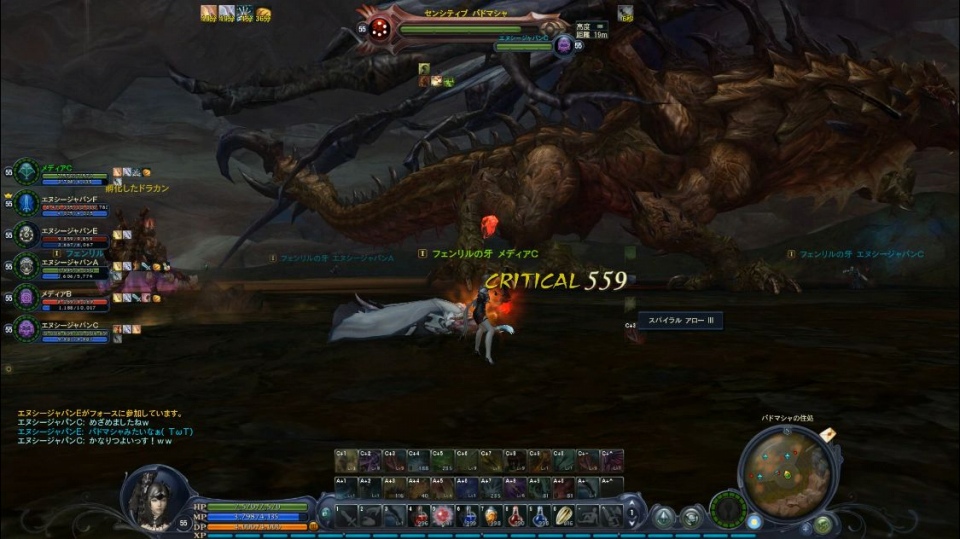
Task: Use the sword skill in hotbar slot 1
Action: [x=346, y=515]
